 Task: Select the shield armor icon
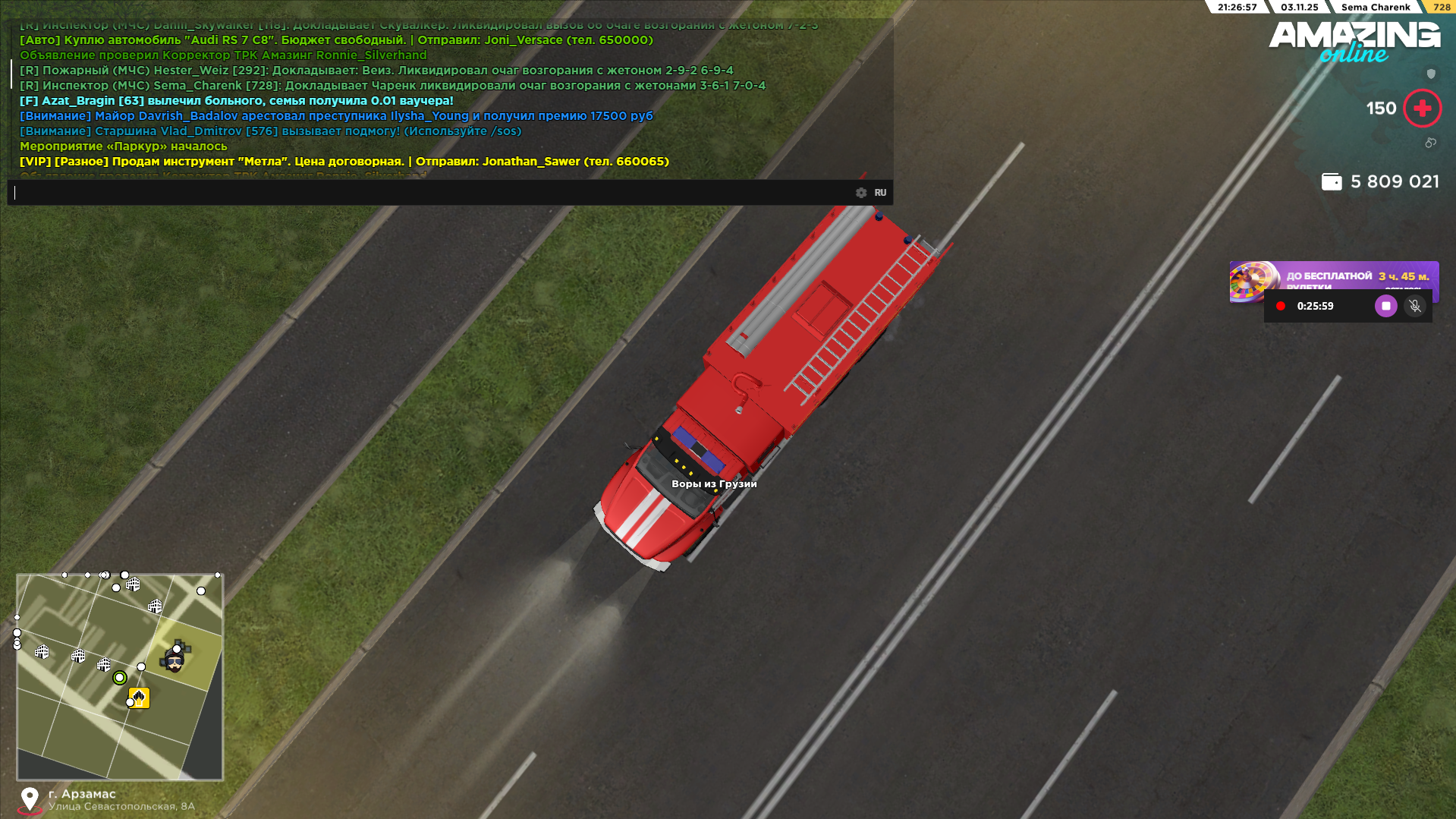[1431, 74]
